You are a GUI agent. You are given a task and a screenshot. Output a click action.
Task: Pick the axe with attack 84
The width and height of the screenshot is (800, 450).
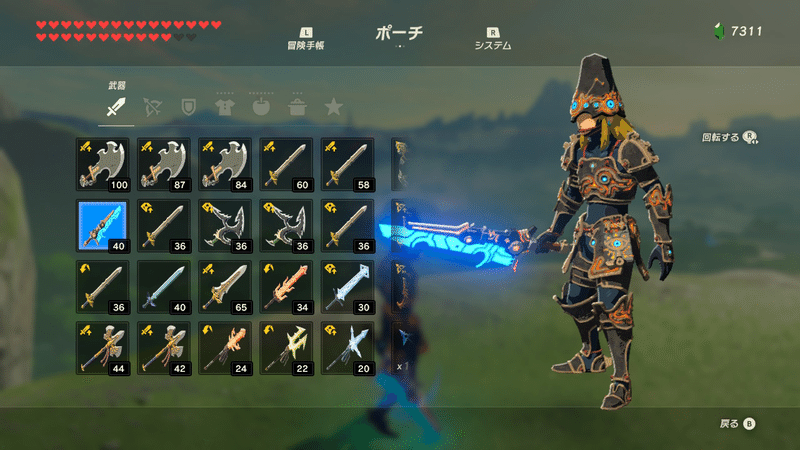click(x=226, y=164)
